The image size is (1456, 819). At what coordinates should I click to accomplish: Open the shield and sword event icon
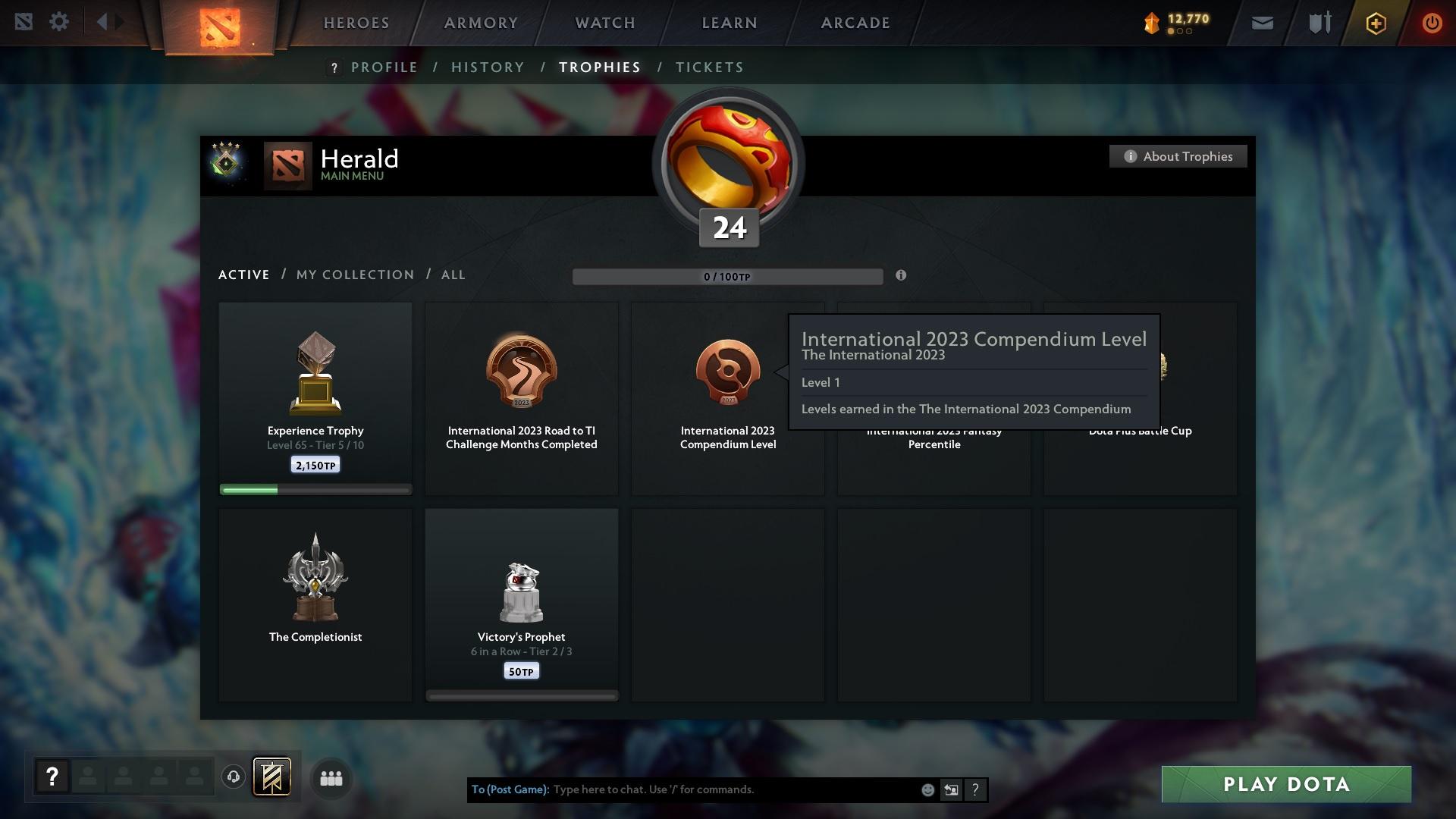coord(1319,22)
